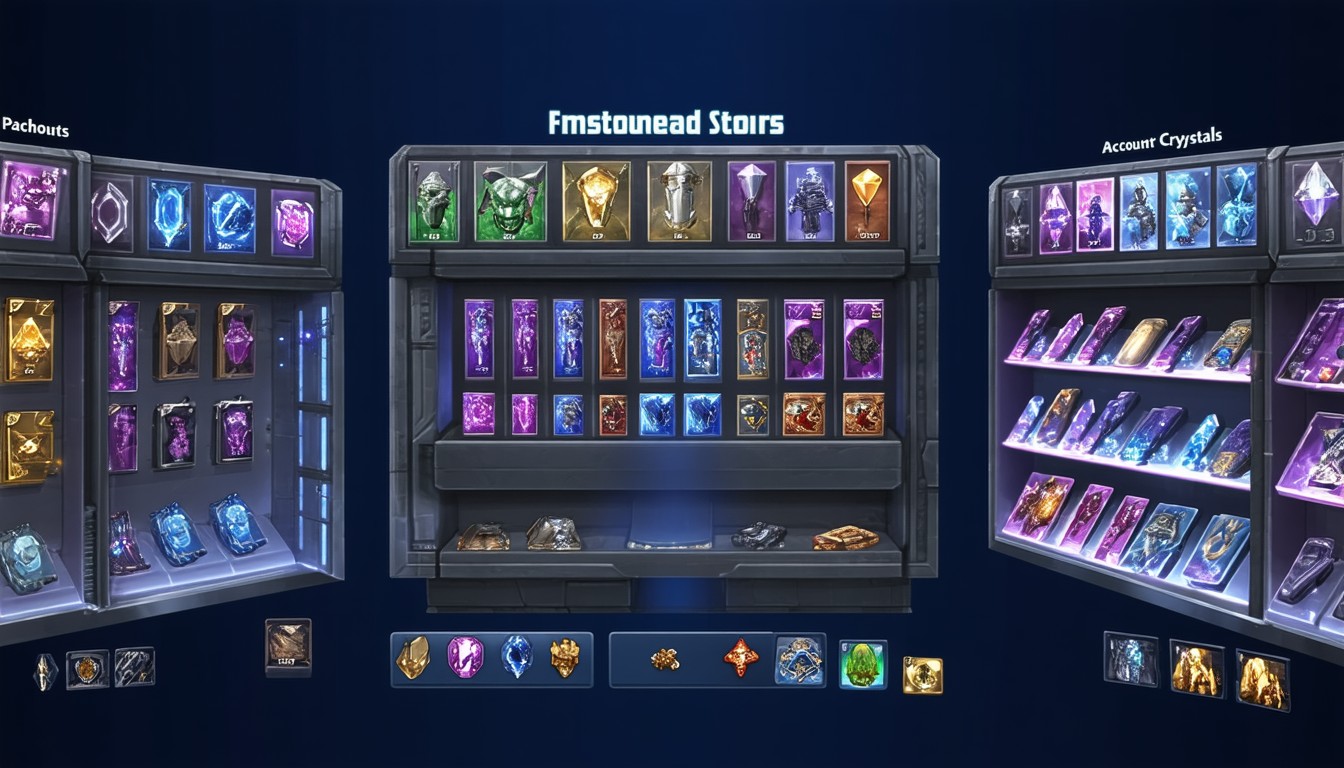Select the stone gargoyle head card
The image size is (1344, 768).
[x=434, y=200]
